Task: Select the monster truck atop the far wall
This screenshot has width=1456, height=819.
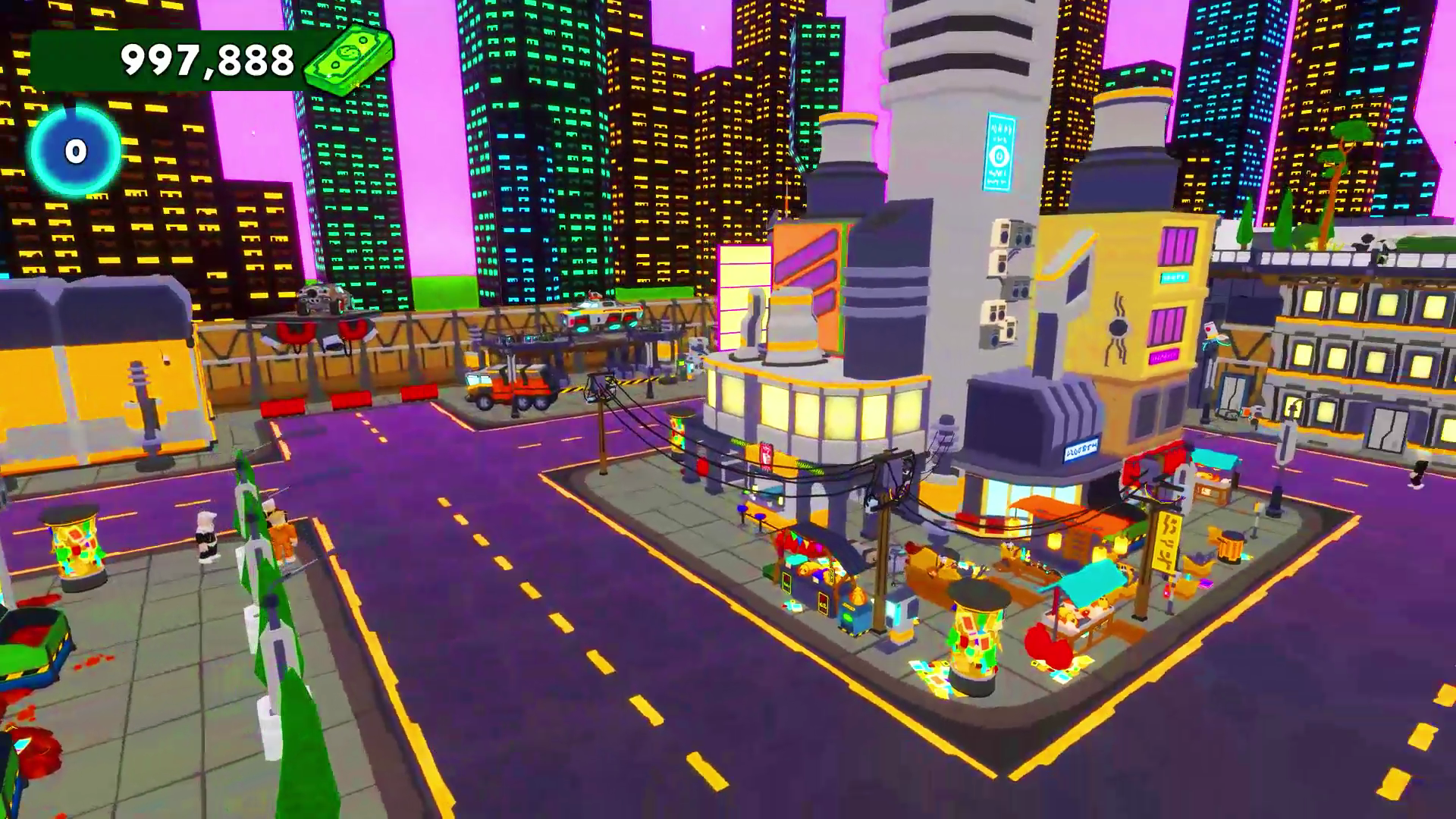Action: [322, 298]
